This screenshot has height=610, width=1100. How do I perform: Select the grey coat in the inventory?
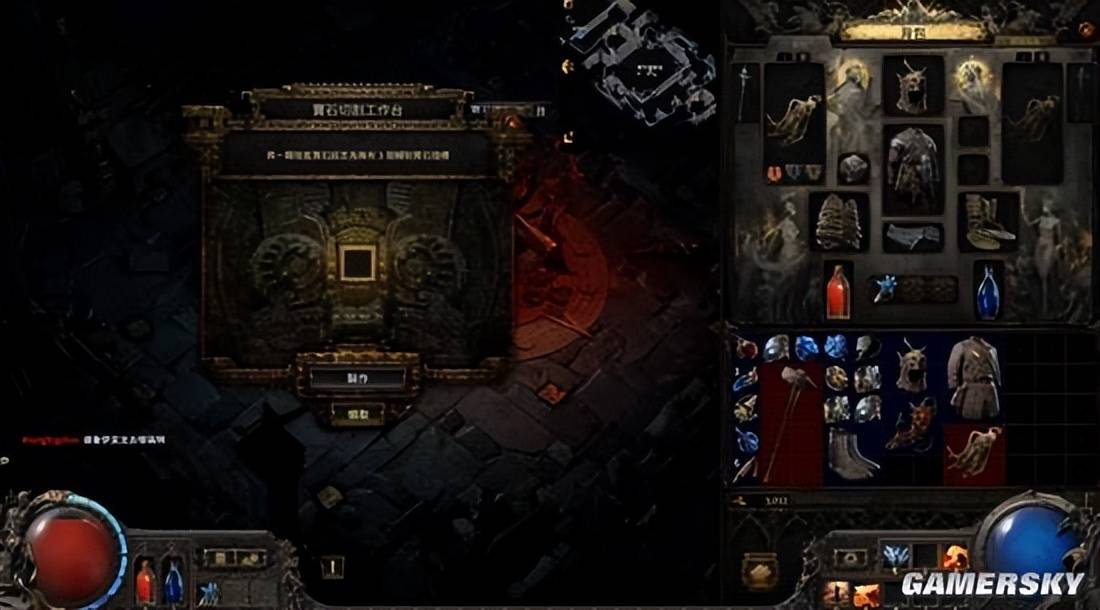972,376
